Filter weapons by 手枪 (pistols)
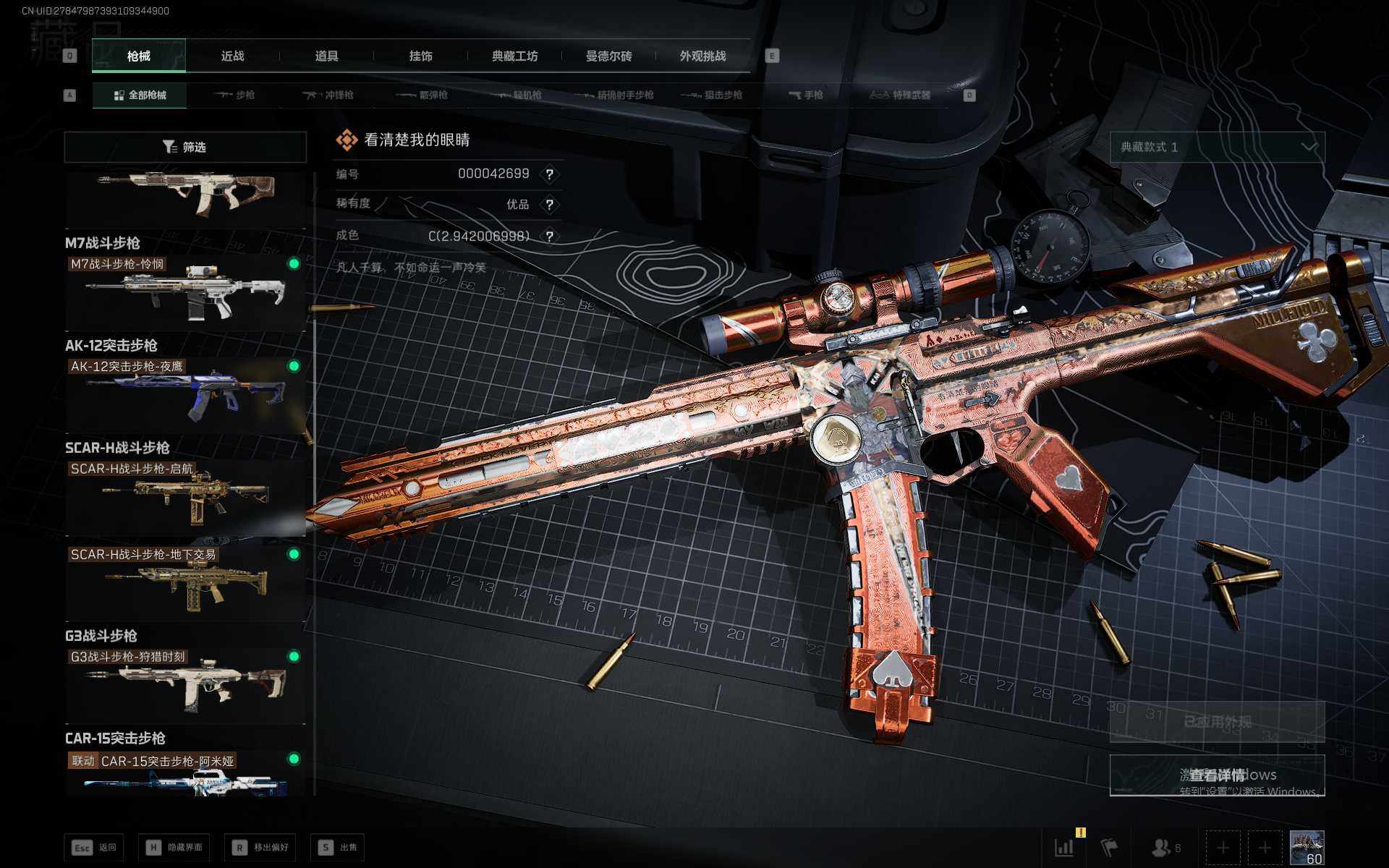Image resolution: width=1389 pixels, height=868 pixels. 806,95
